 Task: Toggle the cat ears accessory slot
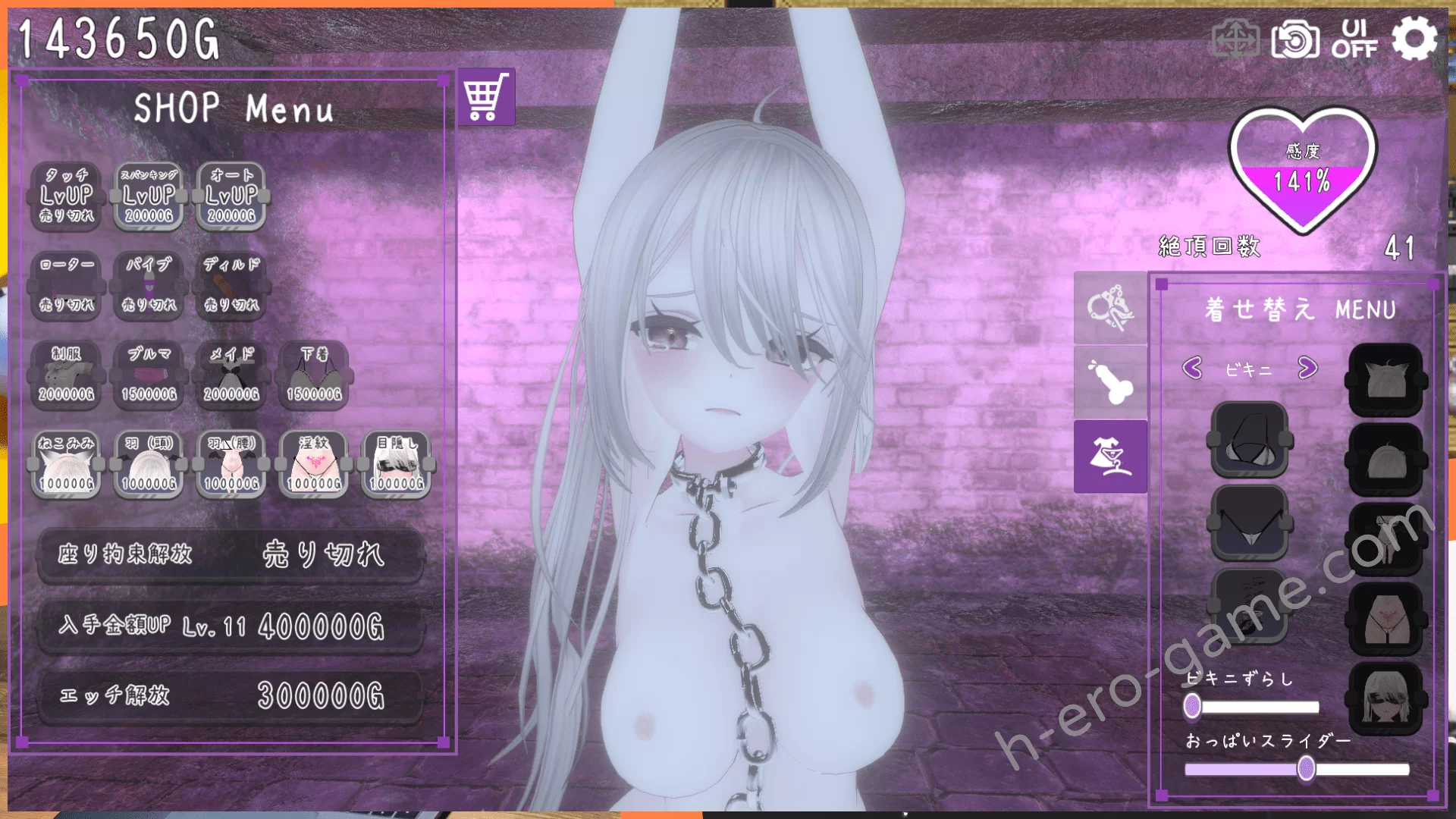1385,379
